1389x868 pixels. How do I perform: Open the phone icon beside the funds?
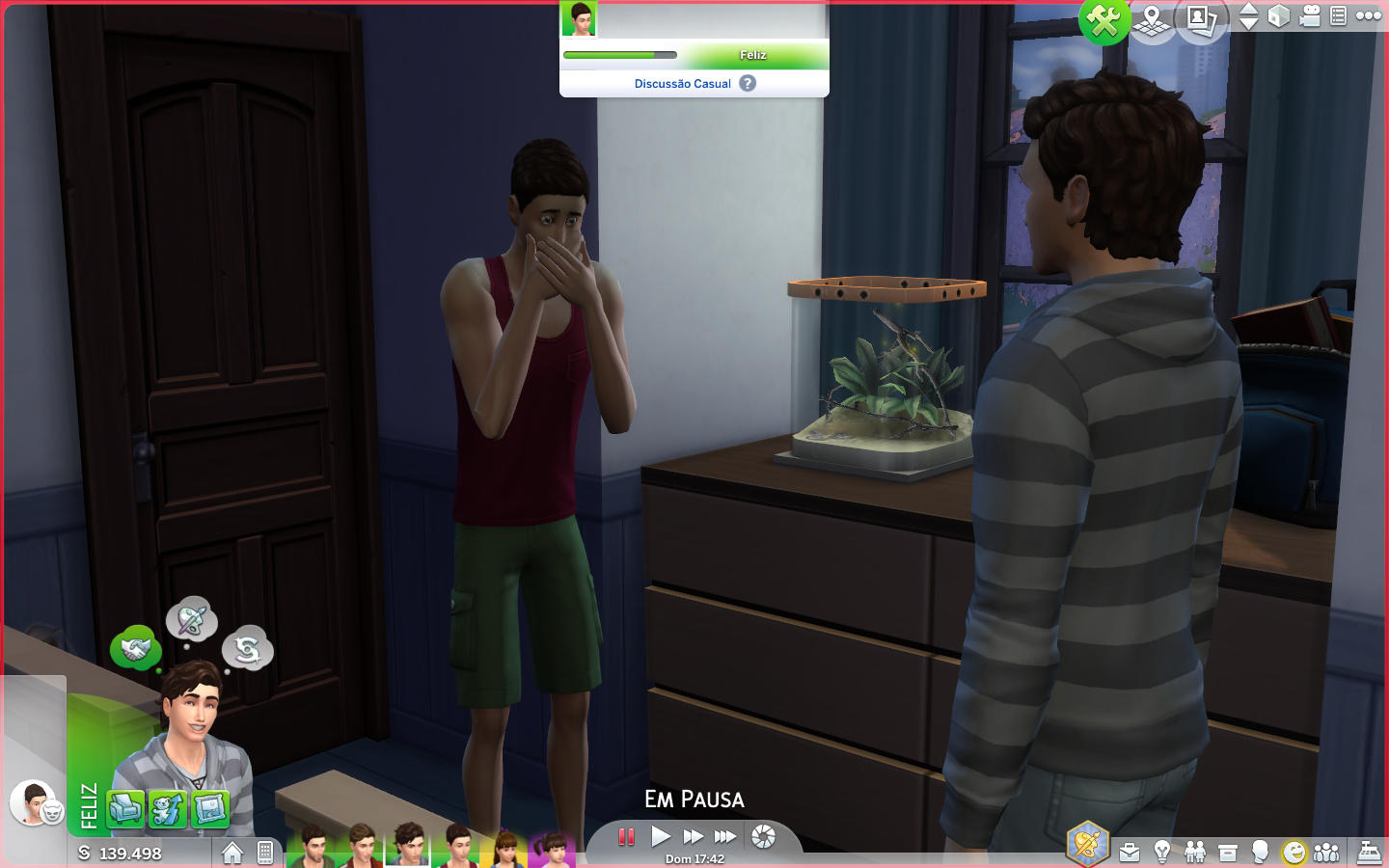coord(265,853)
